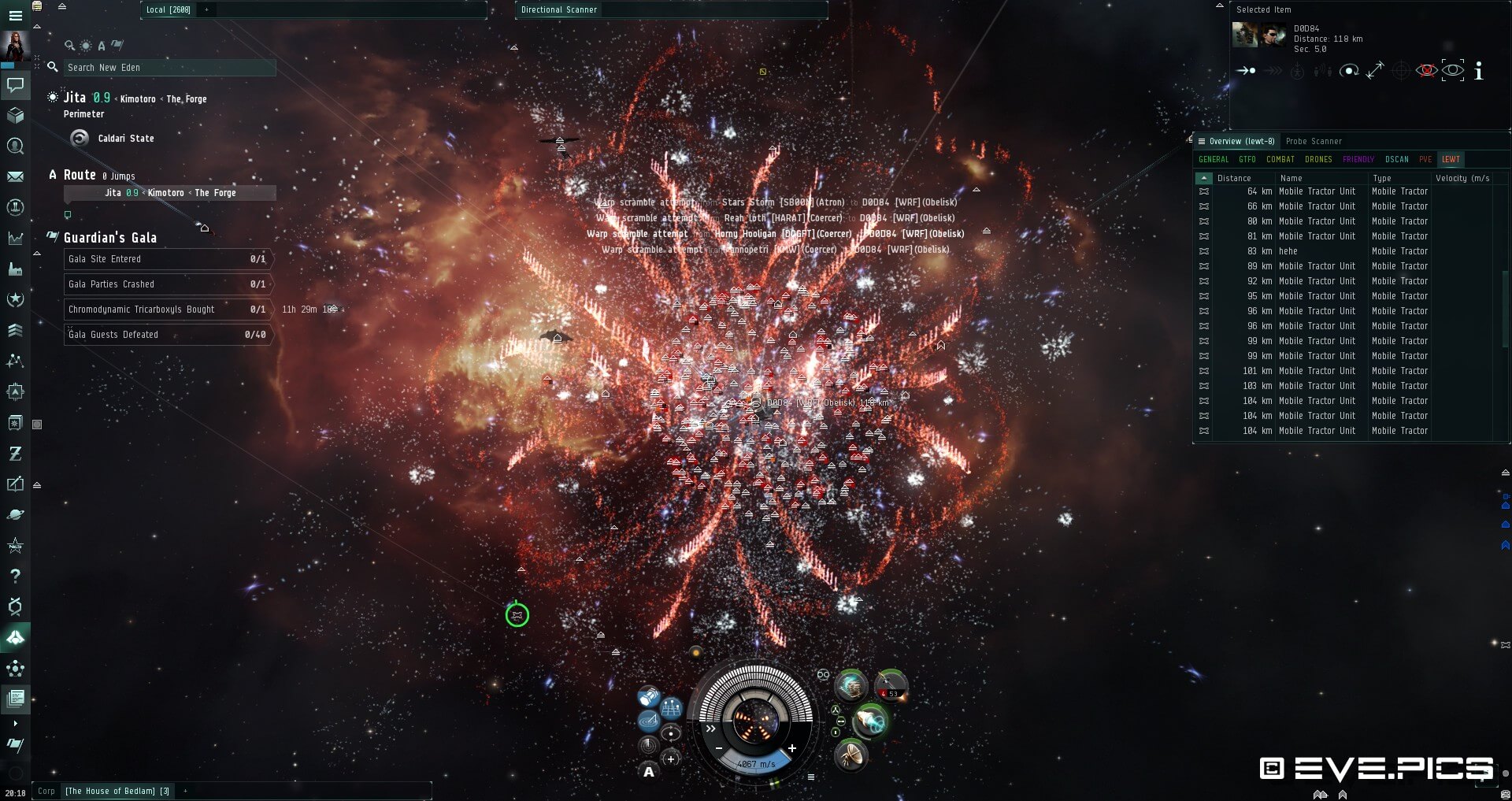
Task: Open the Local chat tab
Action: pos(168,10)
